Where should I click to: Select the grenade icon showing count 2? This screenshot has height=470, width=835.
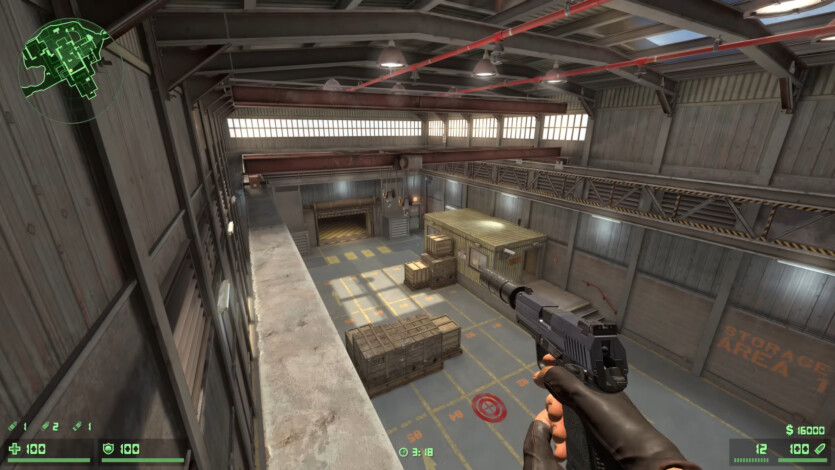click(x=45, y=427)
